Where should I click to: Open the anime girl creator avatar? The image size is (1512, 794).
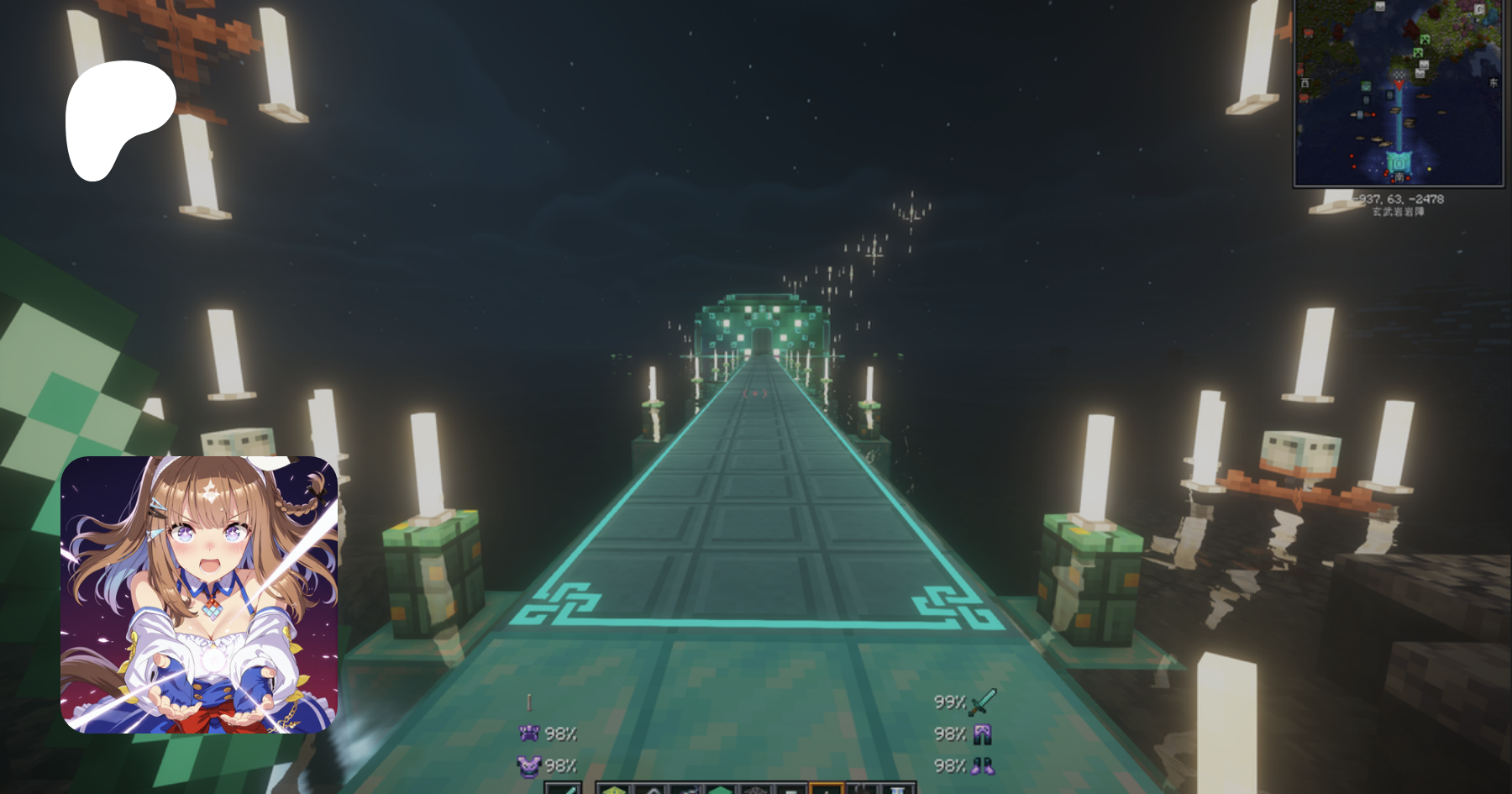pos(199,595)
